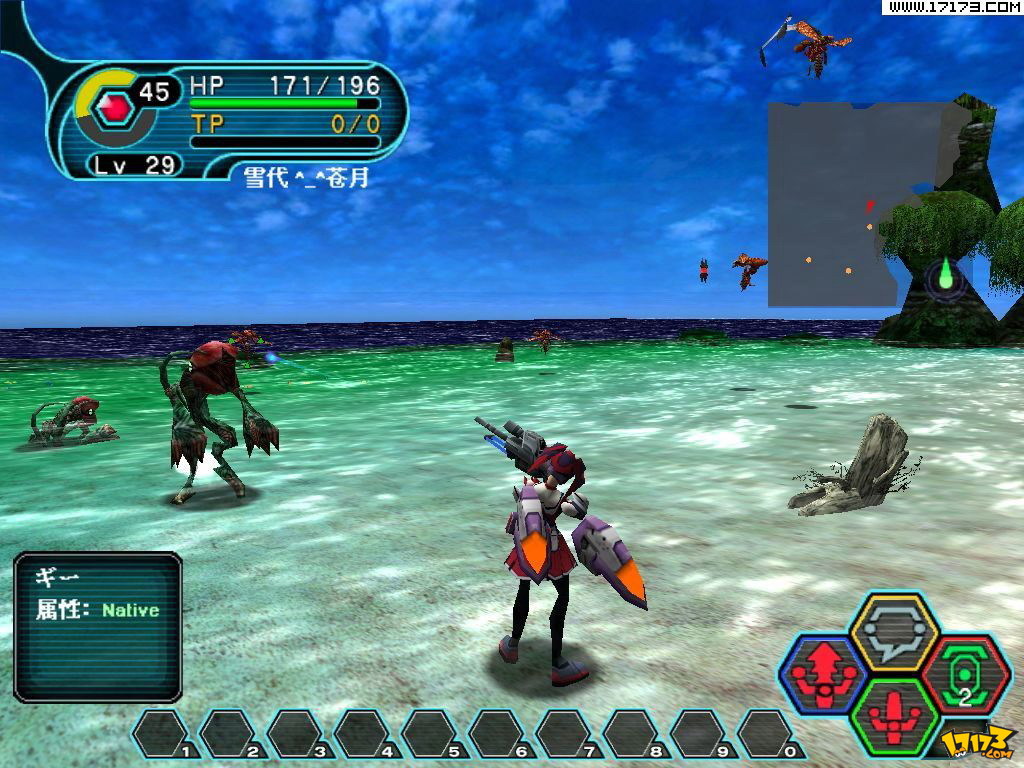Pick hotbar slot number 0
This screenshot has height=768, width=1024.
(x=767, y=733)
